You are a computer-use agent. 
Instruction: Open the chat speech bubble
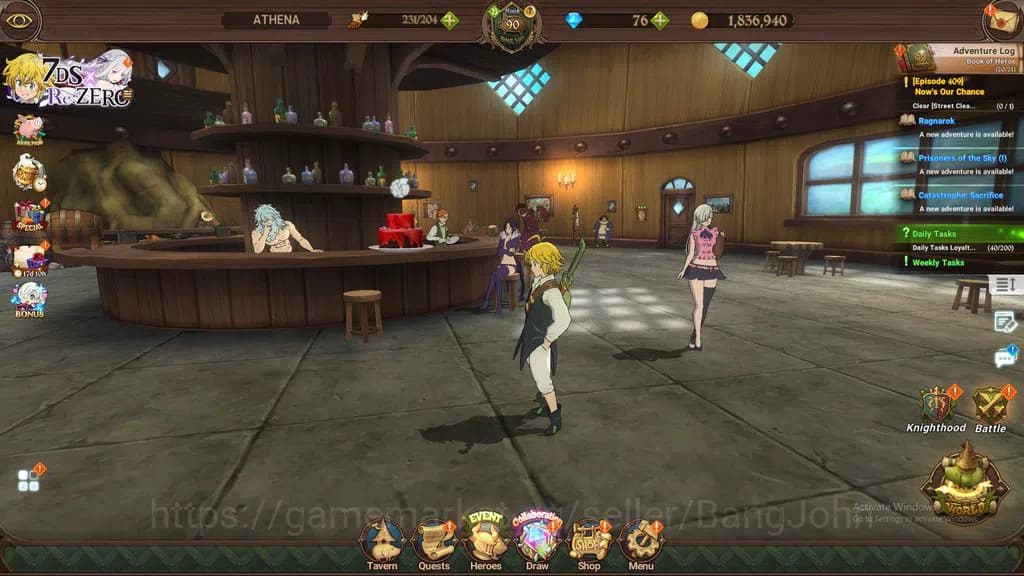tap(1005, 357)
